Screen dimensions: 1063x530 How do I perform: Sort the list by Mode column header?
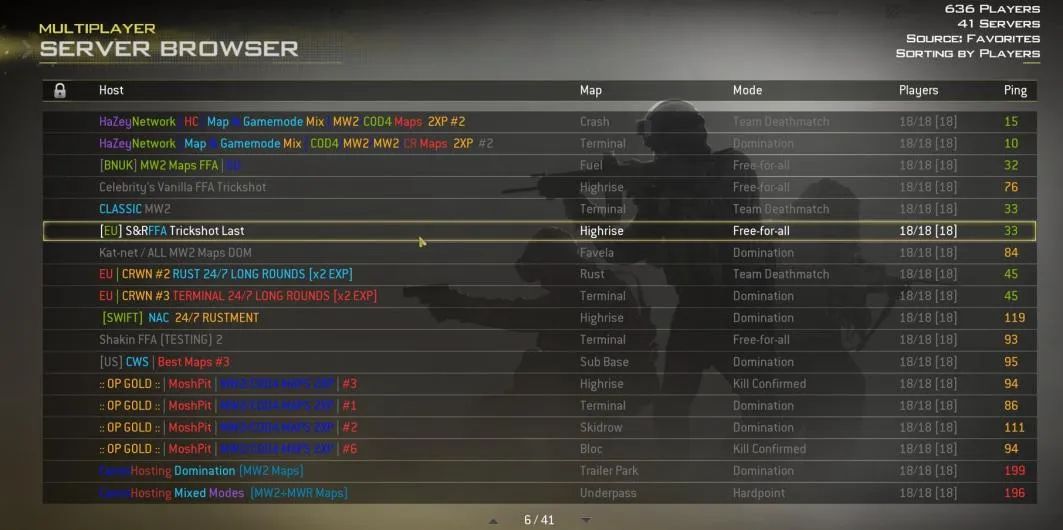(747, 90)
